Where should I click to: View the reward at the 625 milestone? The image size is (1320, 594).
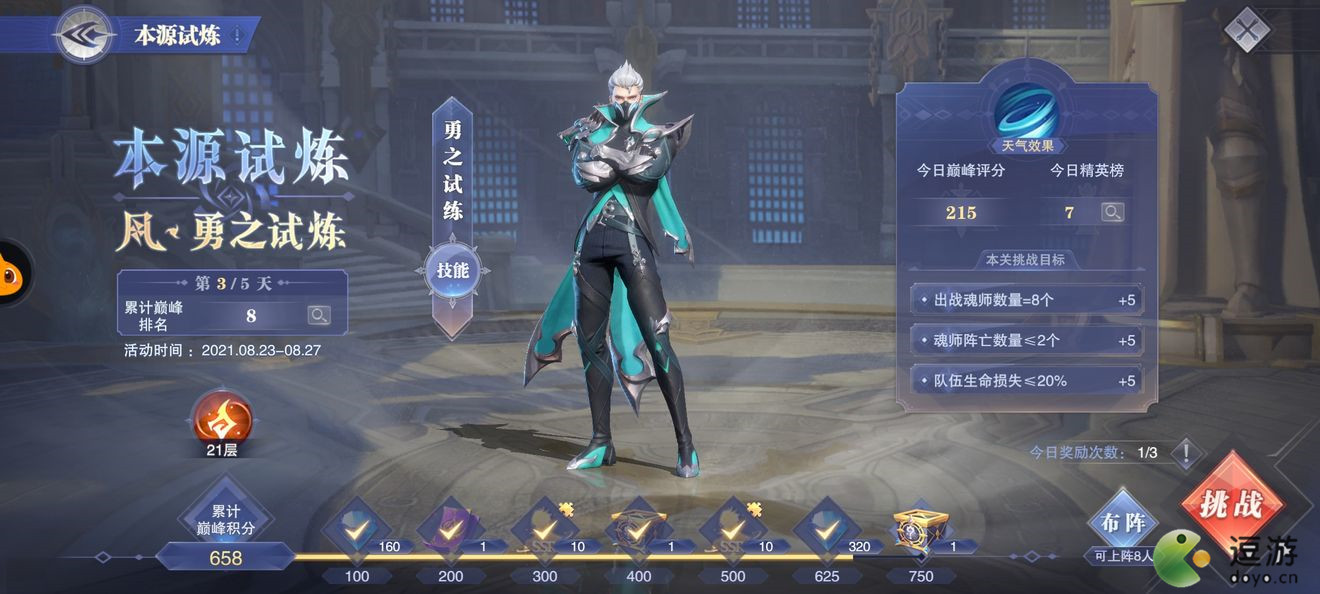click(826, 526)
